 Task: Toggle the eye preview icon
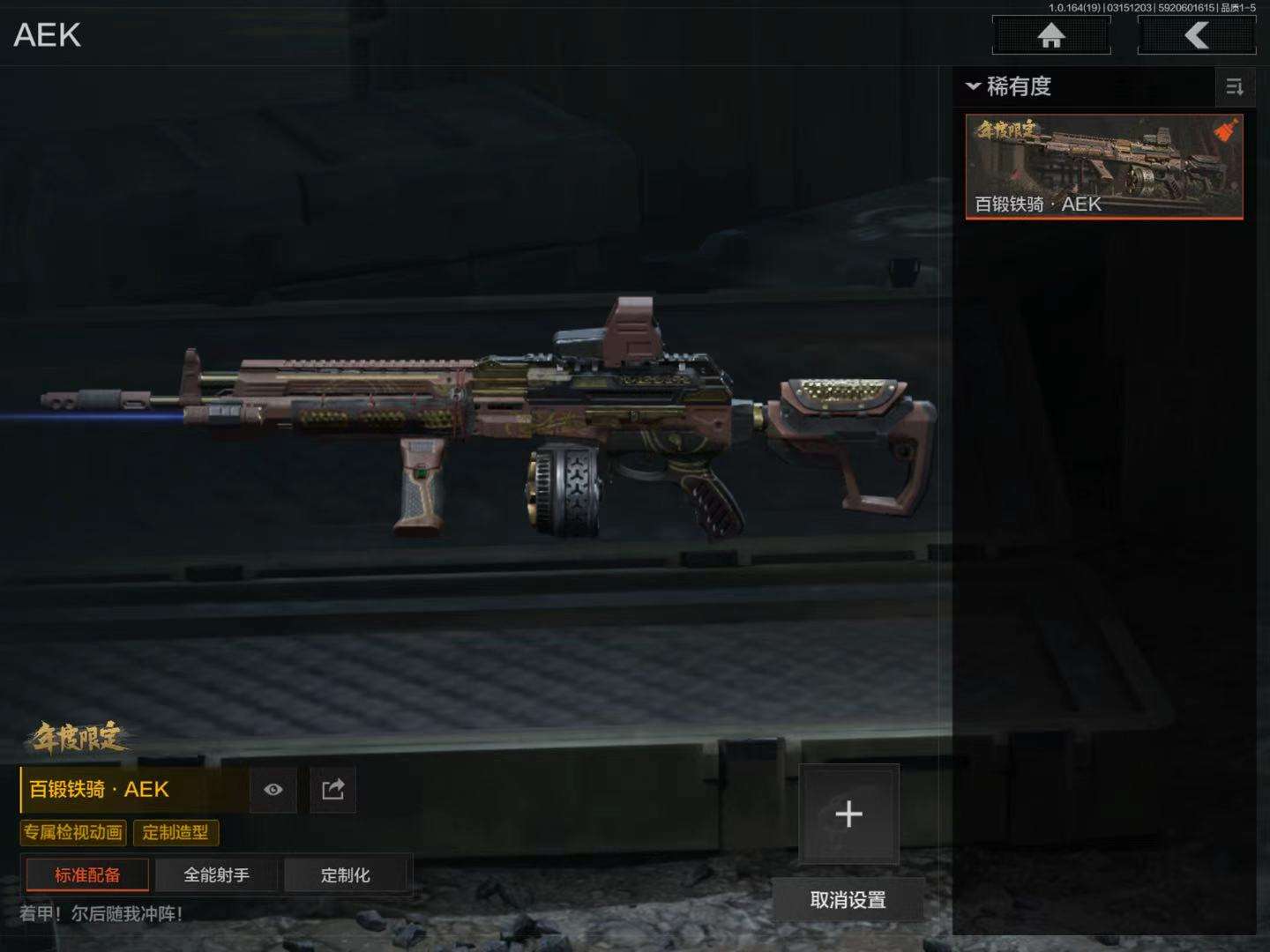[x=273, y=789]
